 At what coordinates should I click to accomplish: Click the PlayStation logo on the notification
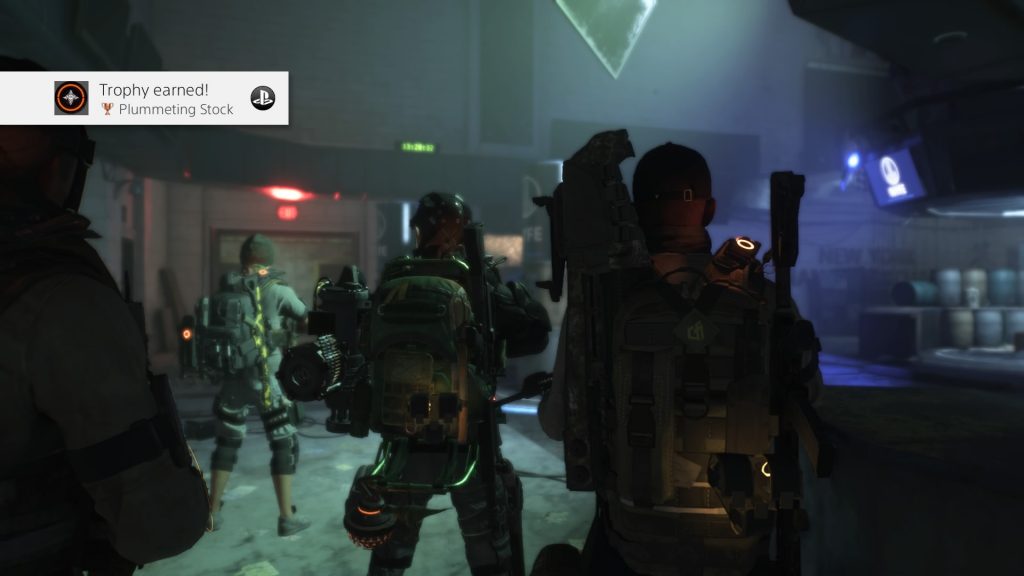click(262, 98)
